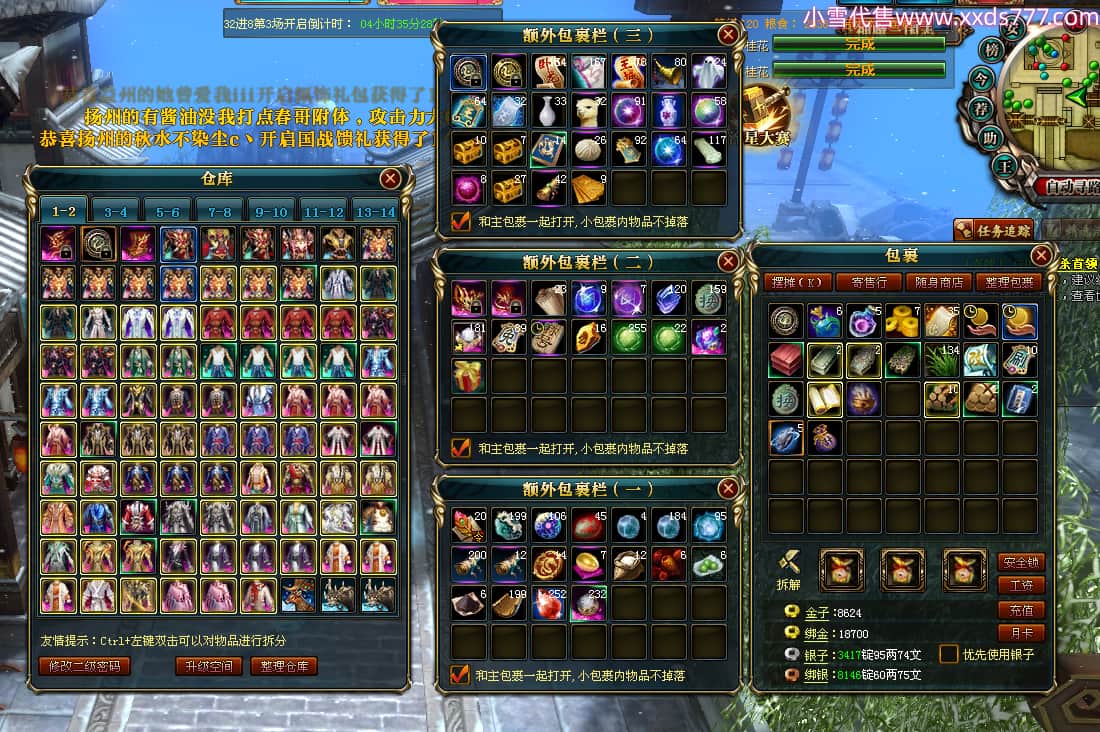Viewport: 1100px width, 732px height.
Task: Close the 额外包裹栏（三）window
Action: pos(728,35)
